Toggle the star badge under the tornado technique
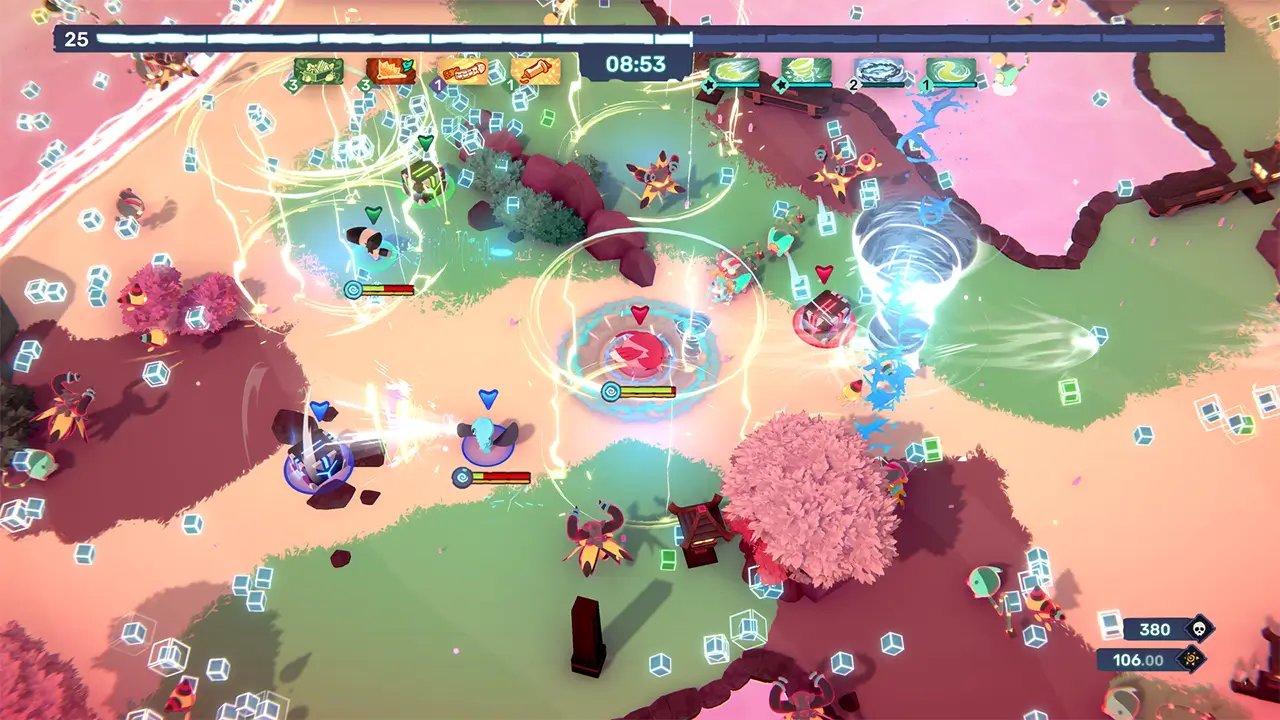The image size is (1280, 720). coord(781,85)
